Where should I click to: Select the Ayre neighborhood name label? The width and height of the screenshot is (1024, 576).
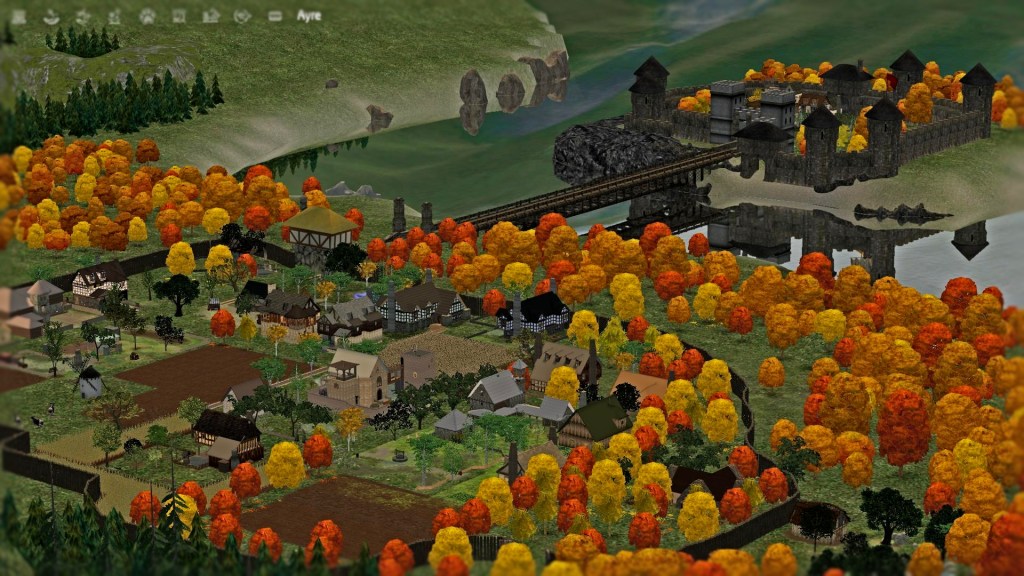click(x=309, y=16)
